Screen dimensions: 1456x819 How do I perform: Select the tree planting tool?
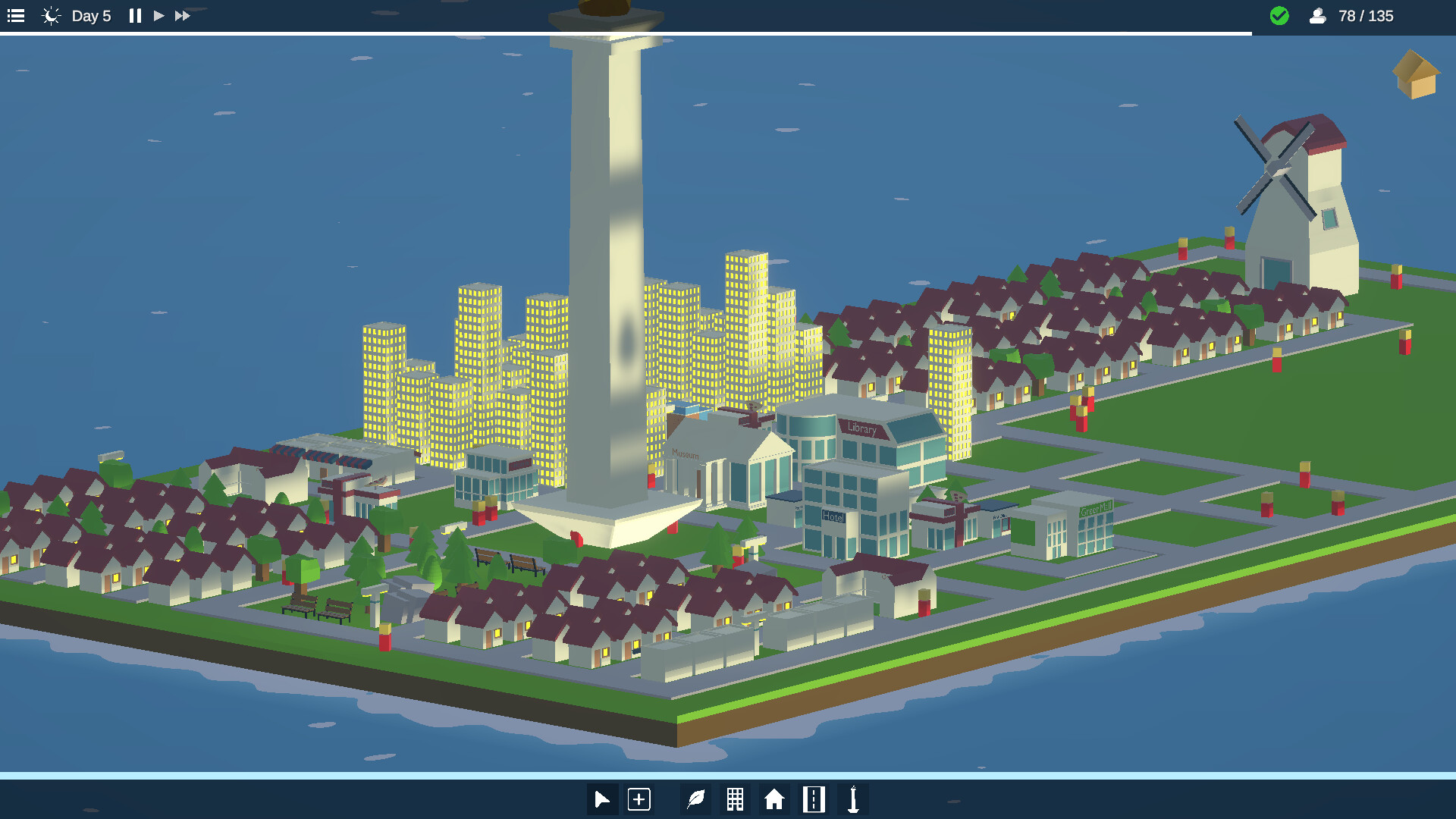[x=695, y=799]
